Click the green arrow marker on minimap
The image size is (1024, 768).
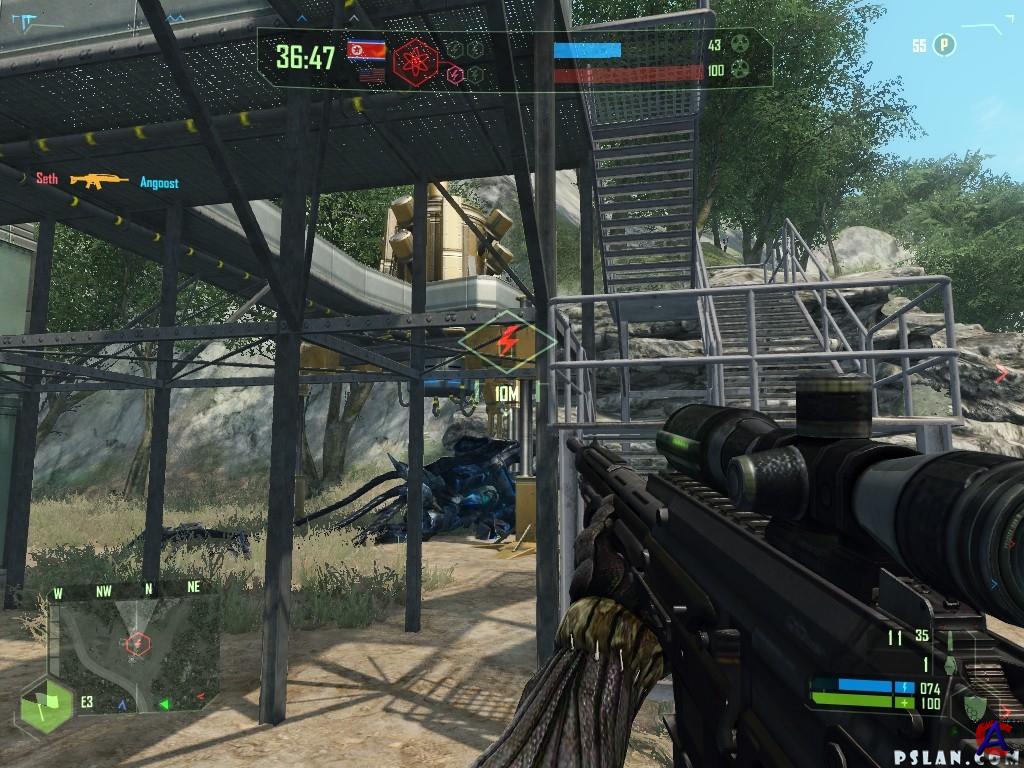(x=164, y=704)
